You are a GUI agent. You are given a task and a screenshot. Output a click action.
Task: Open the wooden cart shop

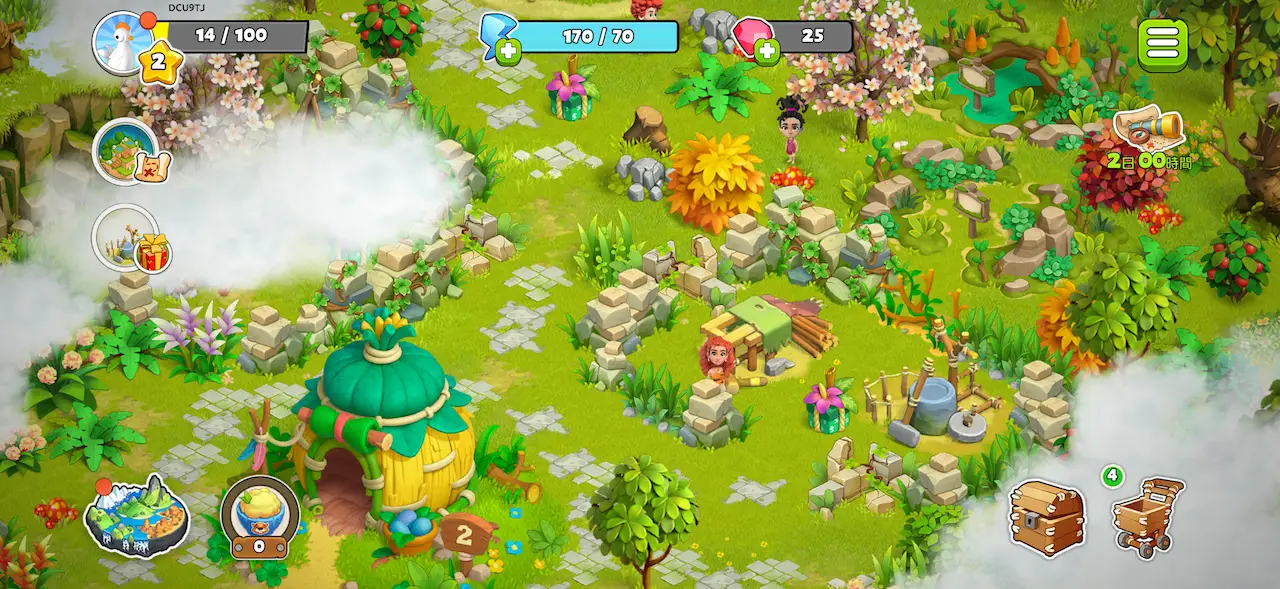[x=1147, y=516]
